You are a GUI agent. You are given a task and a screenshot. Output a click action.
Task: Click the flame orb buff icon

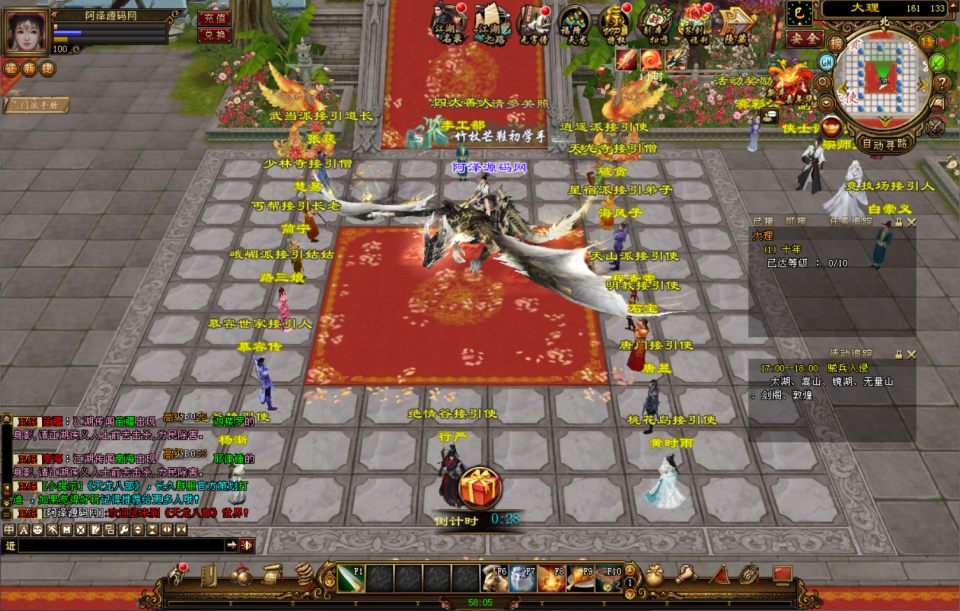click(650, 59)
